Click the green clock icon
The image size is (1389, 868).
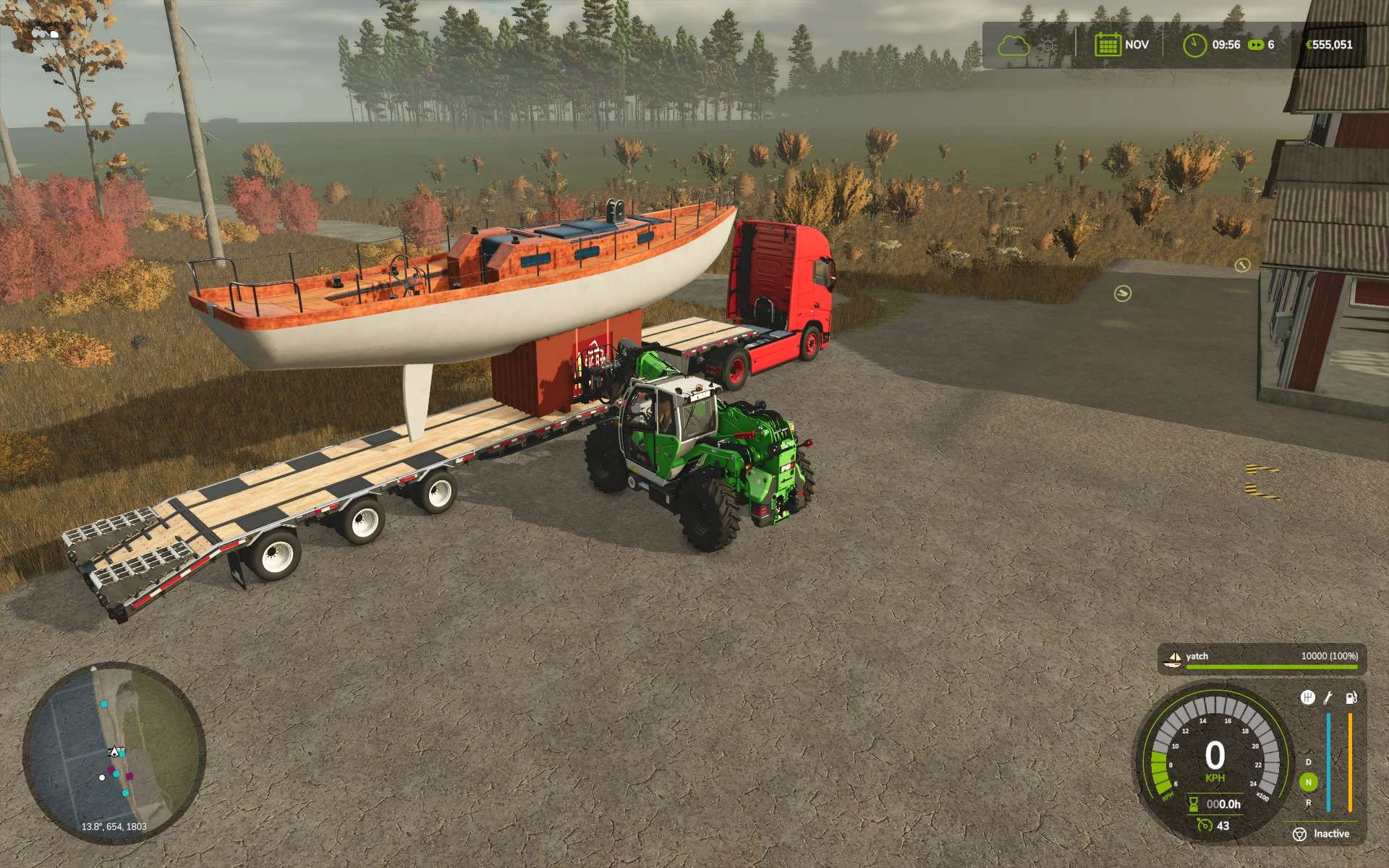(1194, 45)
